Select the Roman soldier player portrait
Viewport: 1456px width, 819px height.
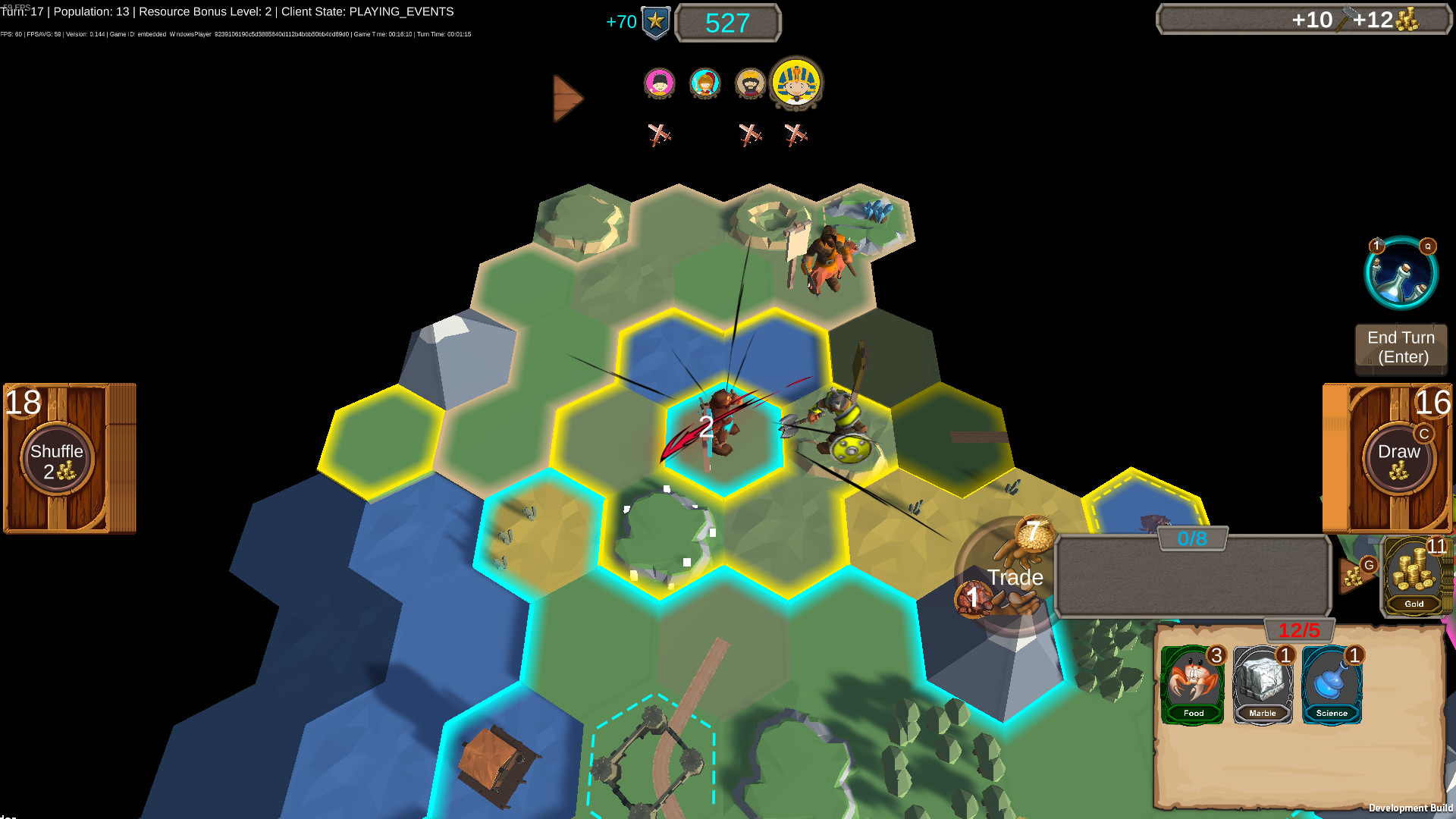704,84
